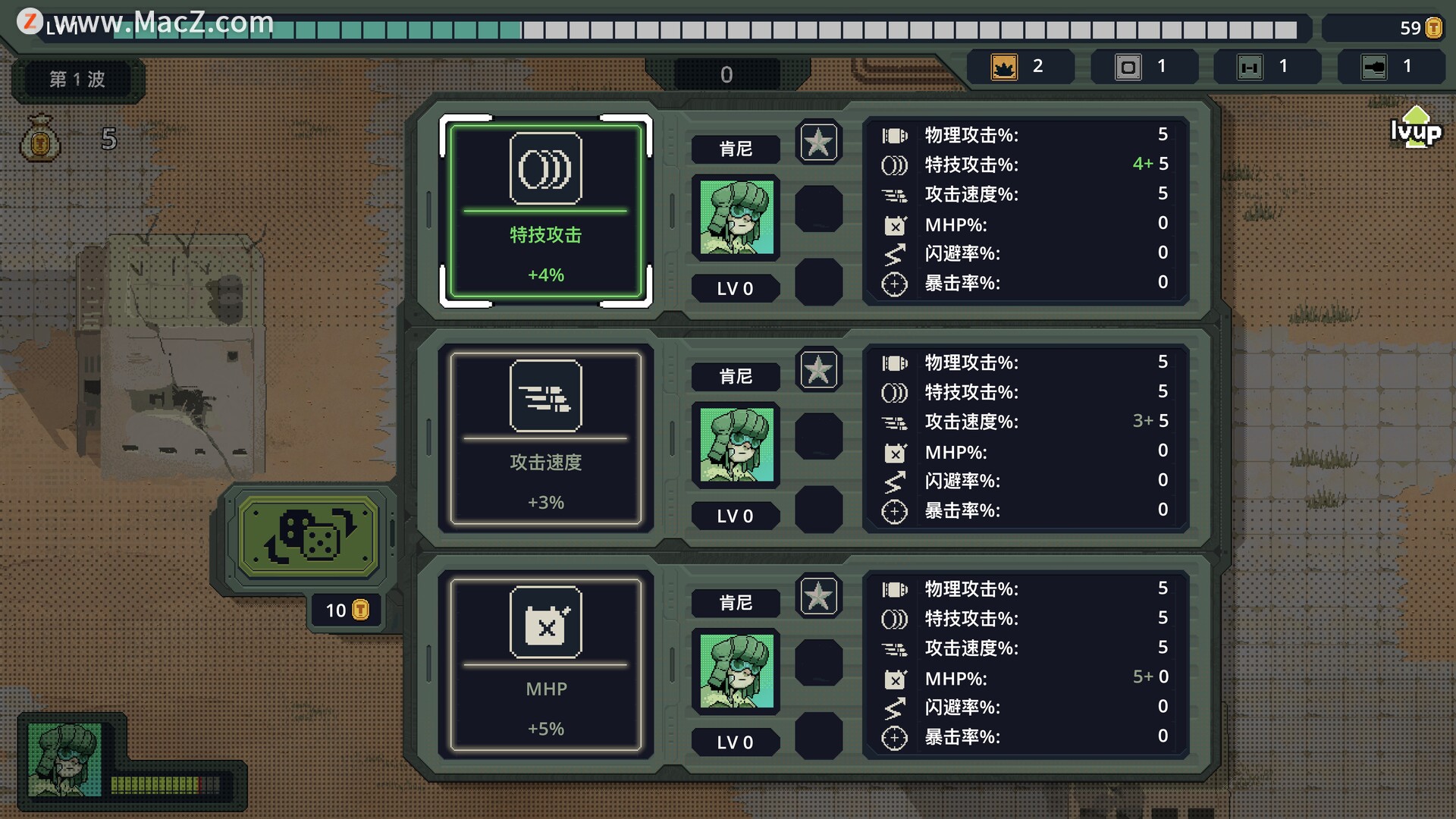Open the character portrait in bottom-left HUD
The height and width of the screenshot is (819, 1456).
[x=64, y=759]
